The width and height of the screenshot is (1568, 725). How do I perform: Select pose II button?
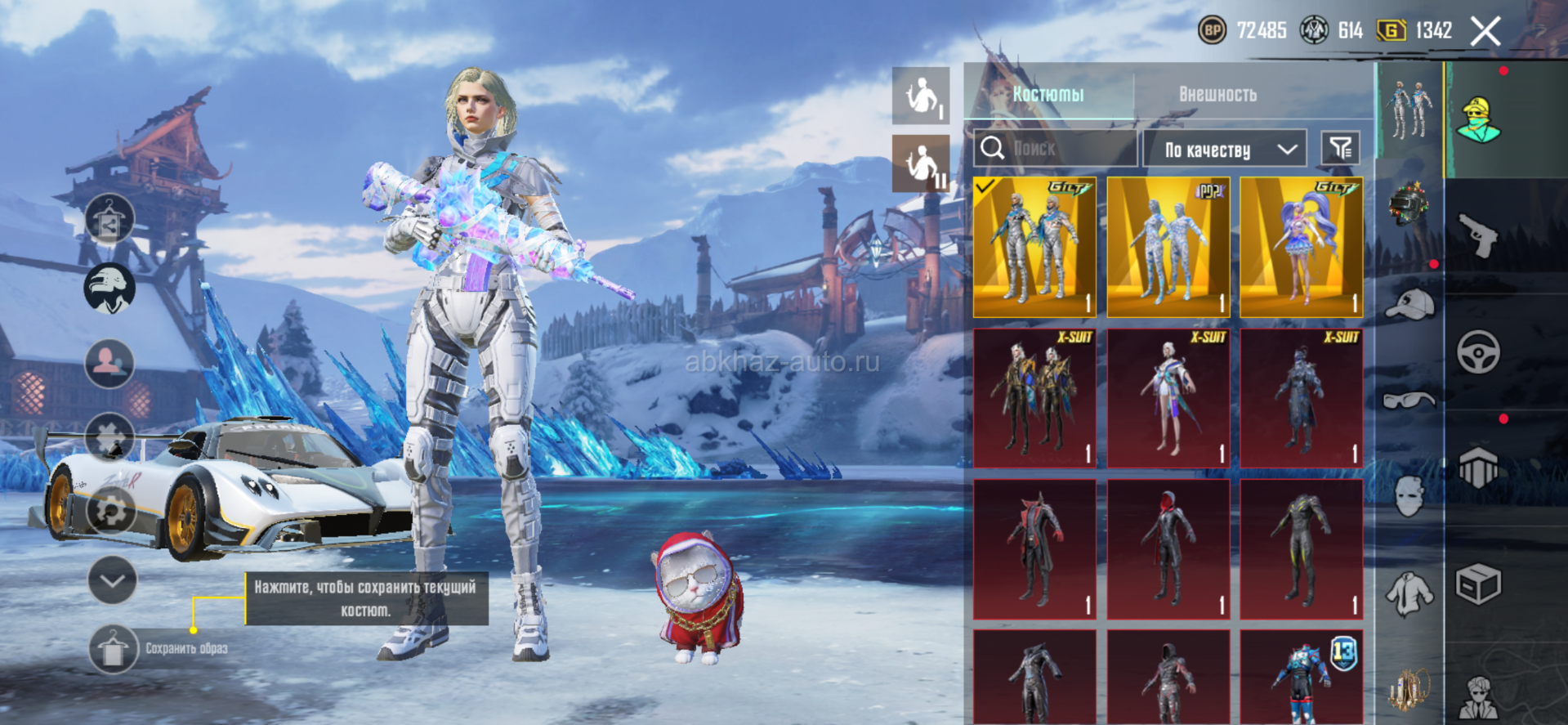point(921,163)
